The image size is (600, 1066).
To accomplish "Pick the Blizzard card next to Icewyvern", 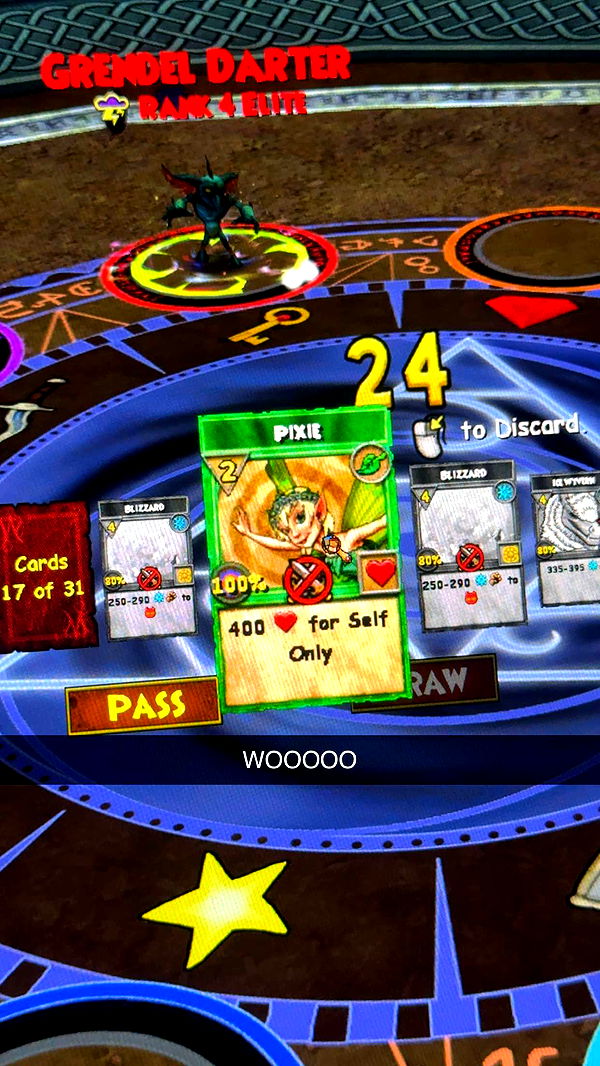I will tap(469, 545).
